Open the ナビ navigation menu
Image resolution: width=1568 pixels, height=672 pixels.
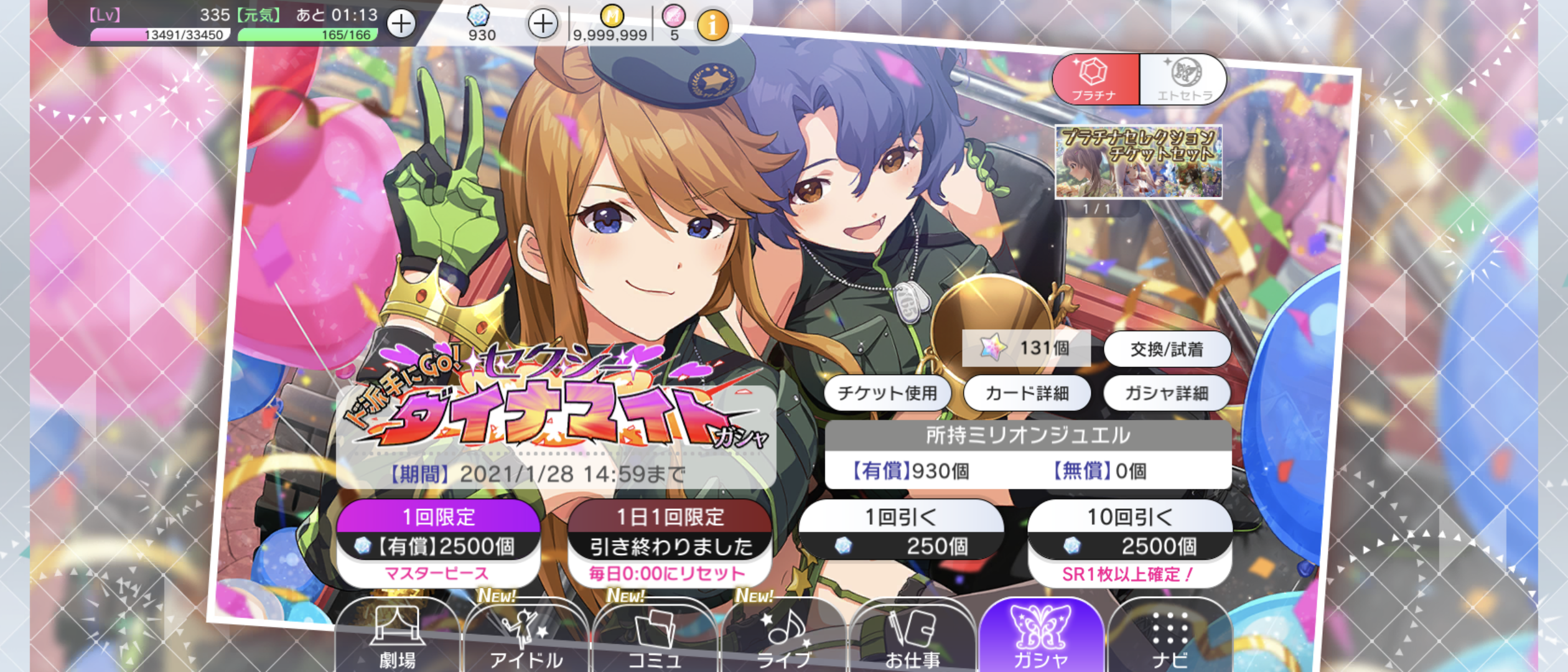pos(1170,638)
